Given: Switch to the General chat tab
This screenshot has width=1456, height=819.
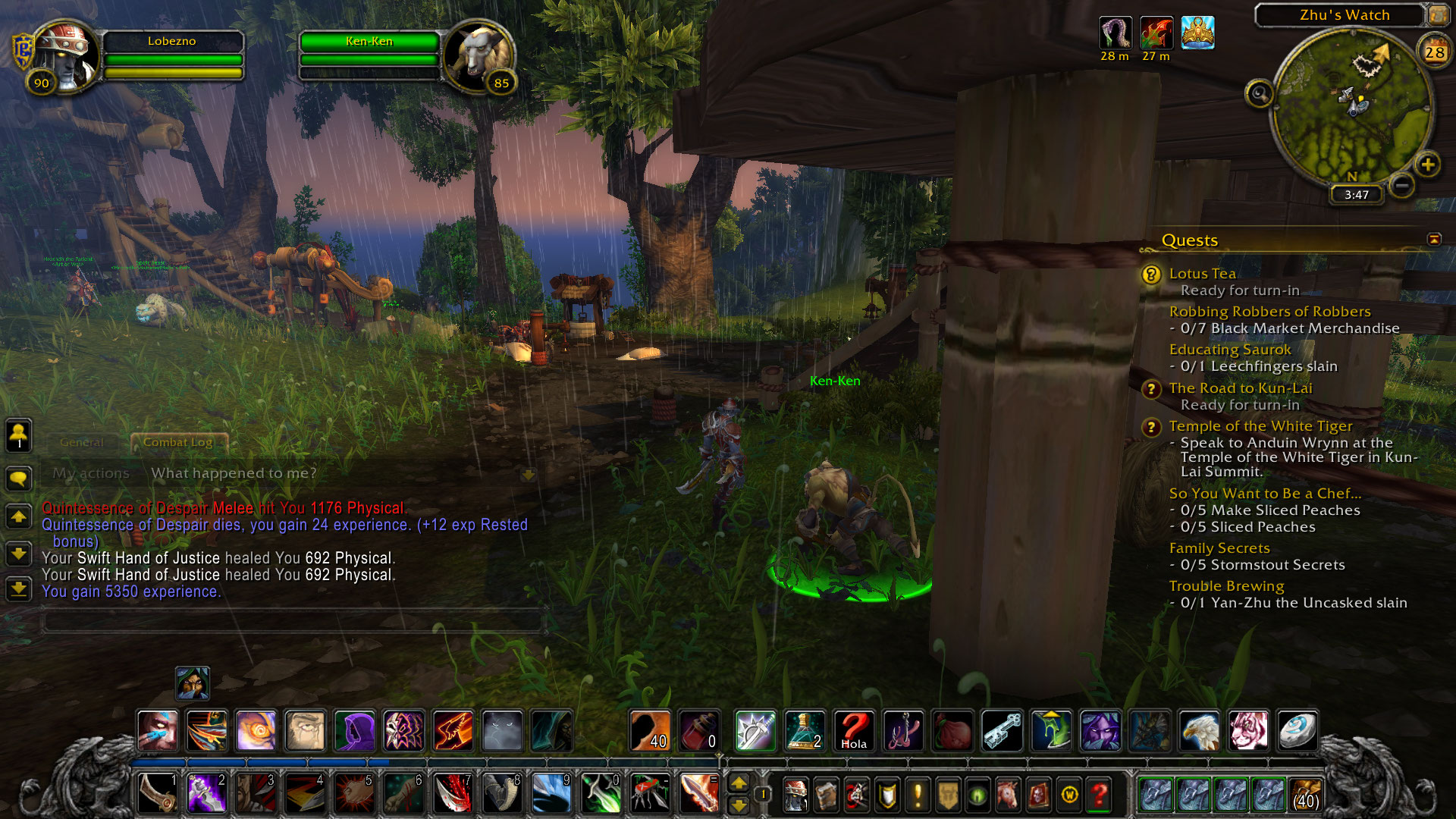Looking at the screenshot, I should click(x=81, y=442).
